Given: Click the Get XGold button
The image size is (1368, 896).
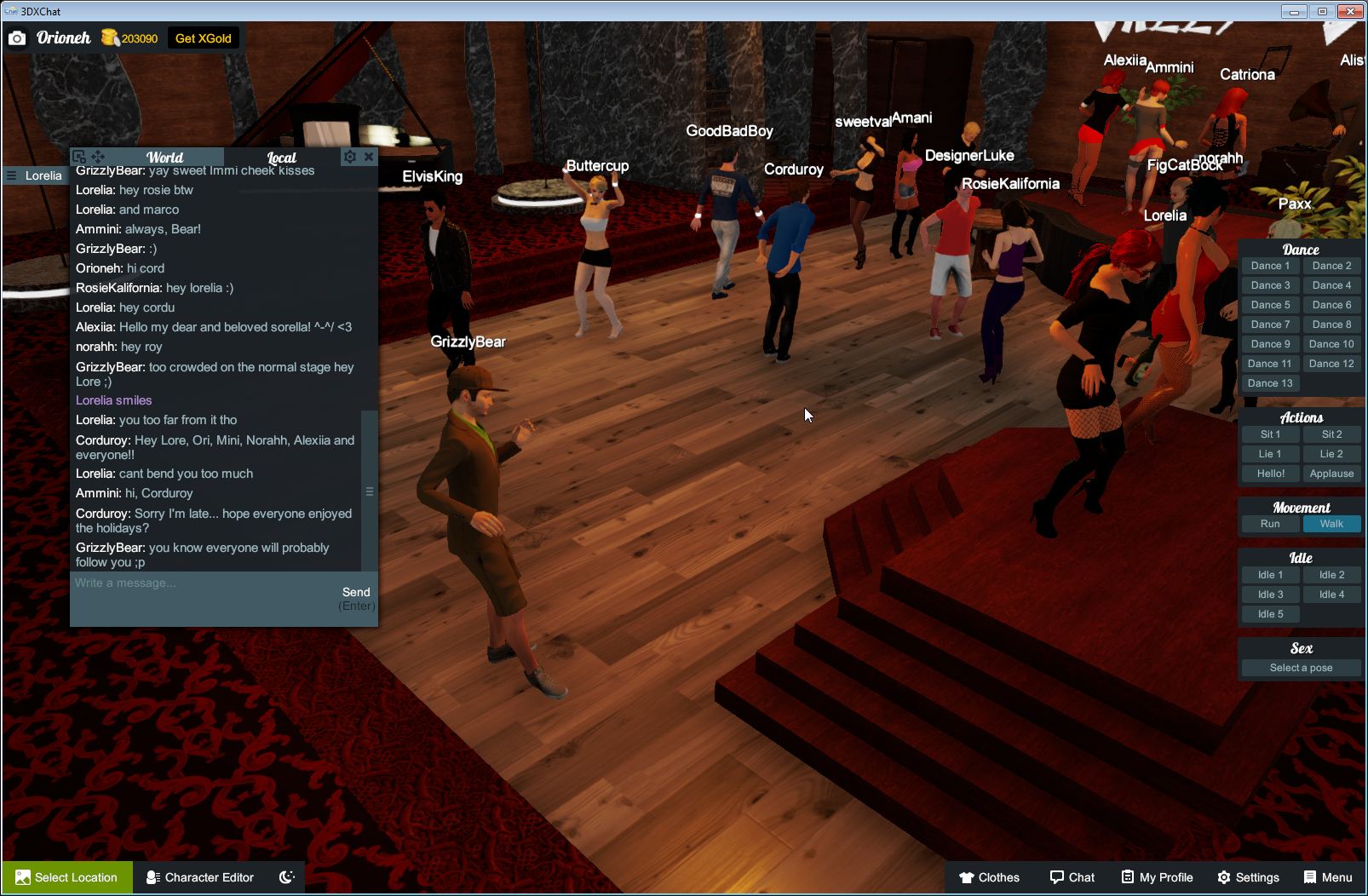Looking at the screenshot, I should [x=204, y=37].
